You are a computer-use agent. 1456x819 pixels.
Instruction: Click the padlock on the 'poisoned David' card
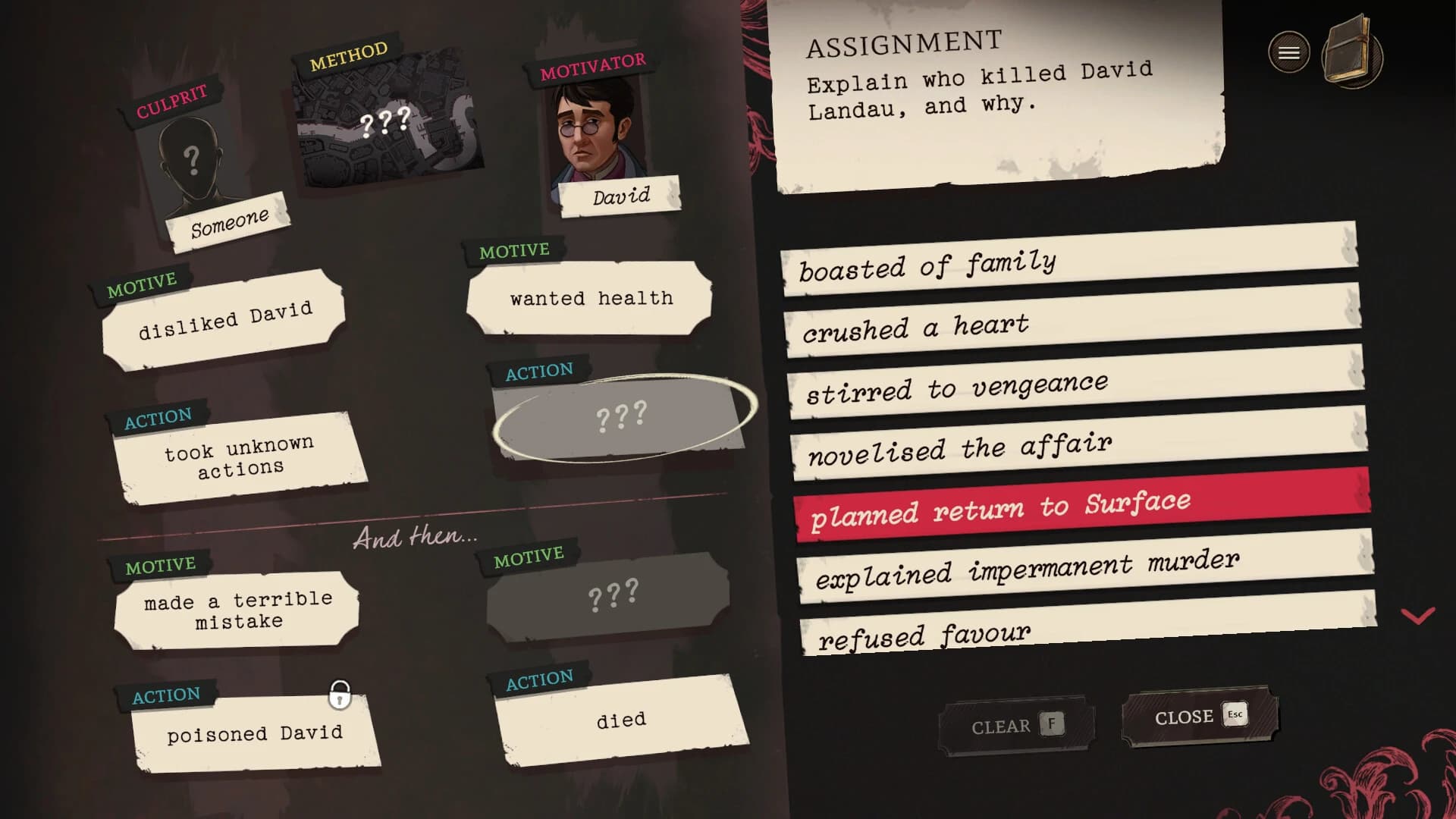tap(341, 695)
